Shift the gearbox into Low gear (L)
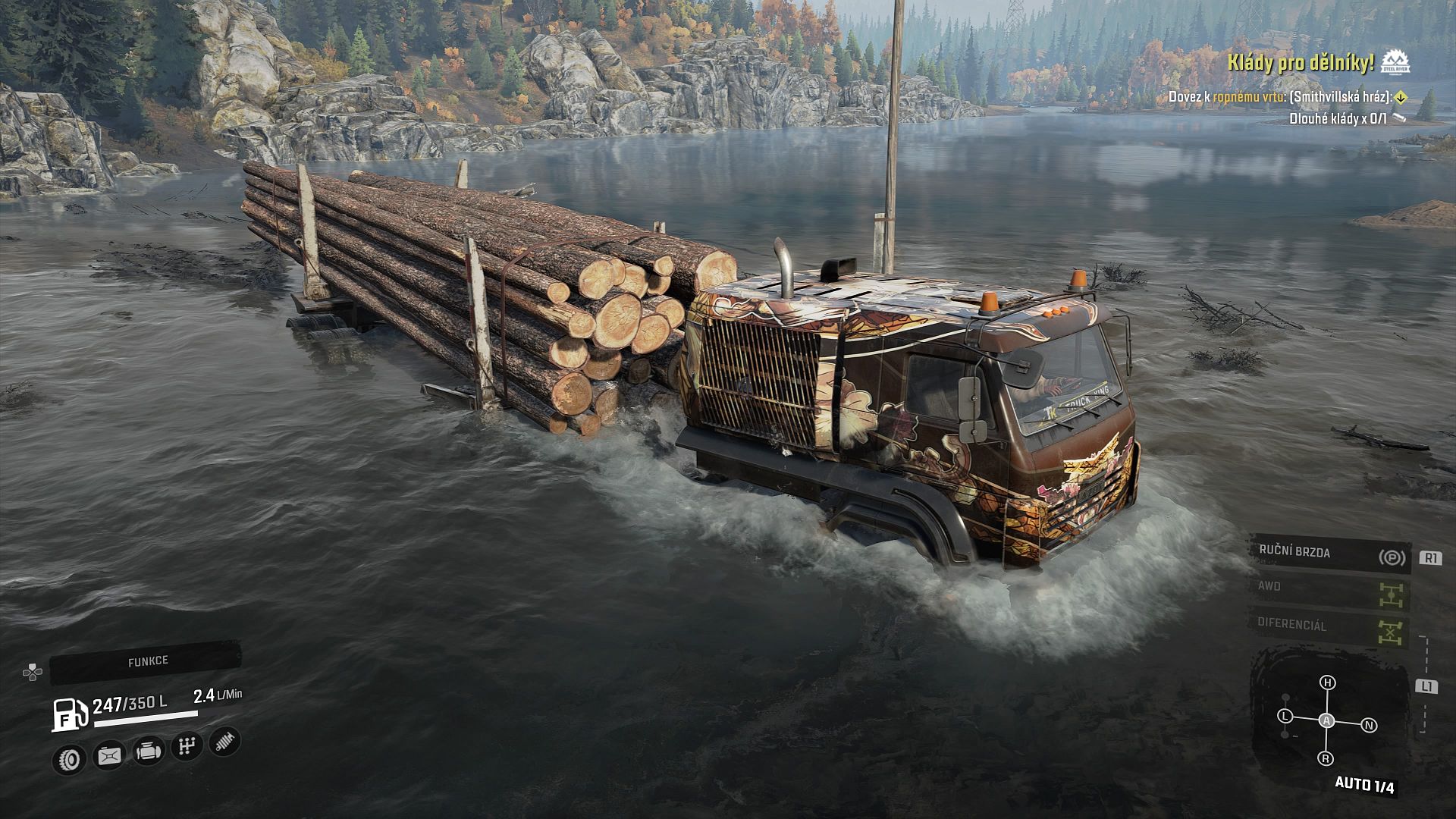 click(1285, 716)
